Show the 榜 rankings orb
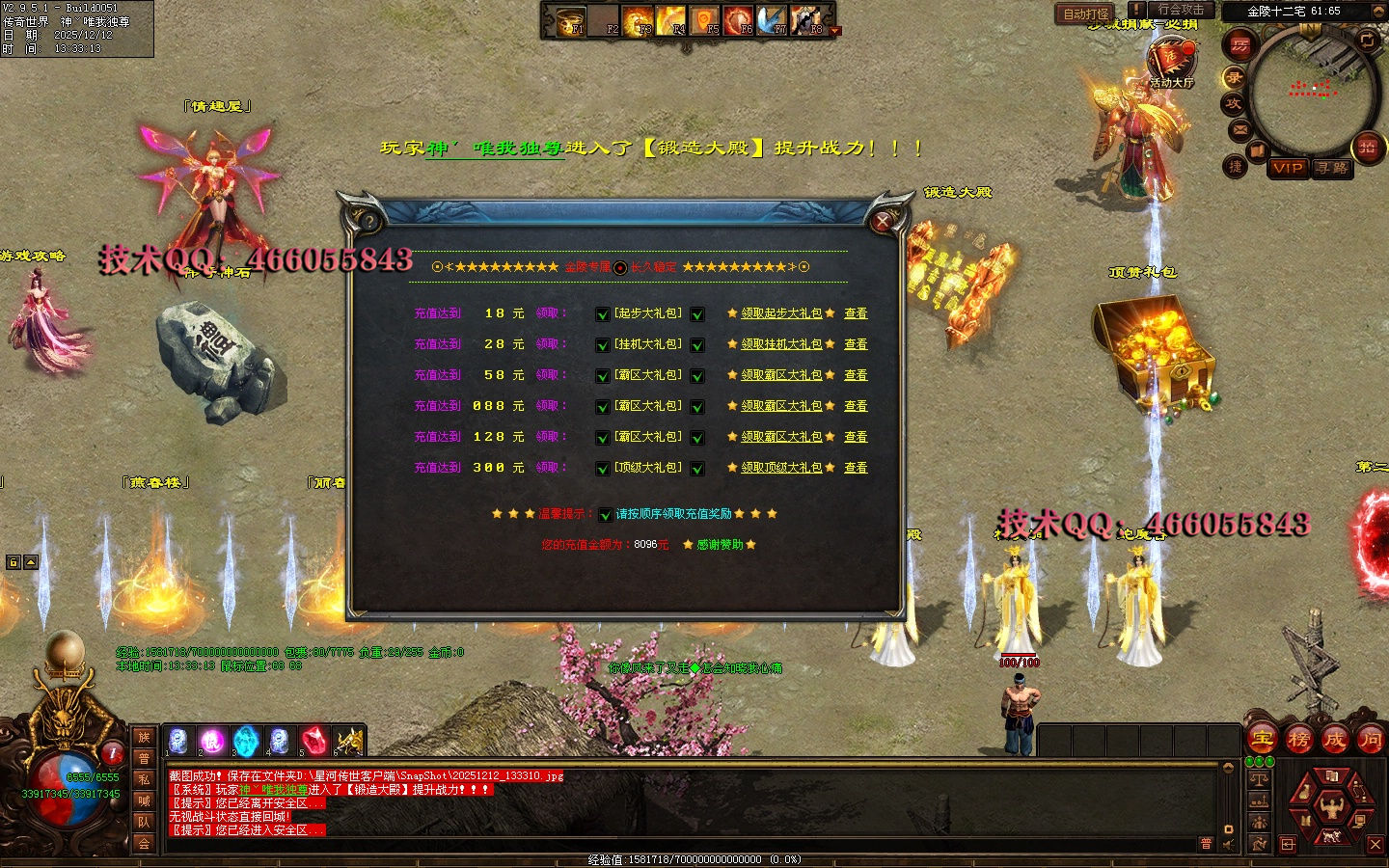This screenshot has width=1389, height=868. (1299, 740)
